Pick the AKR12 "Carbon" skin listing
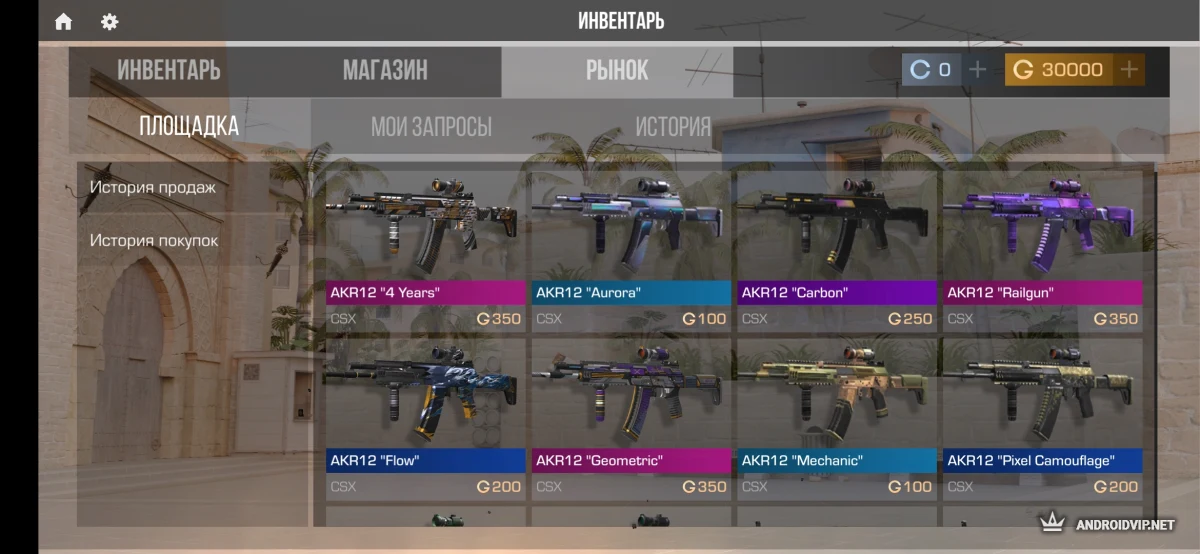 coord(837,250)
